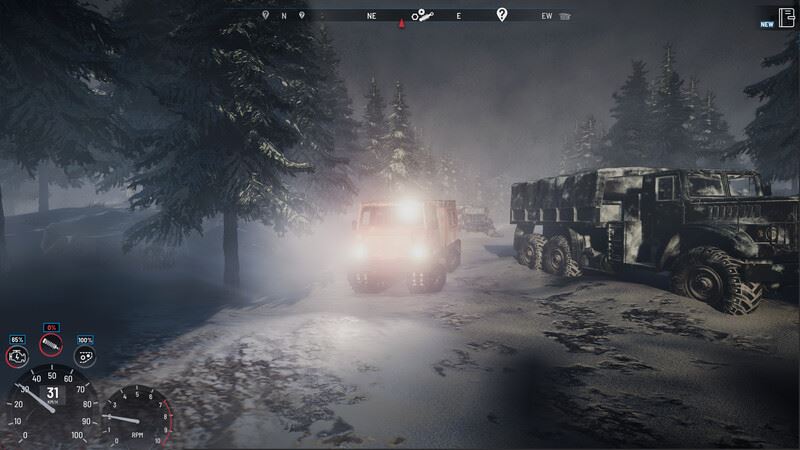Click the gearbox condition icon
The width and height of the screenshot is (800, 450).
85,356
